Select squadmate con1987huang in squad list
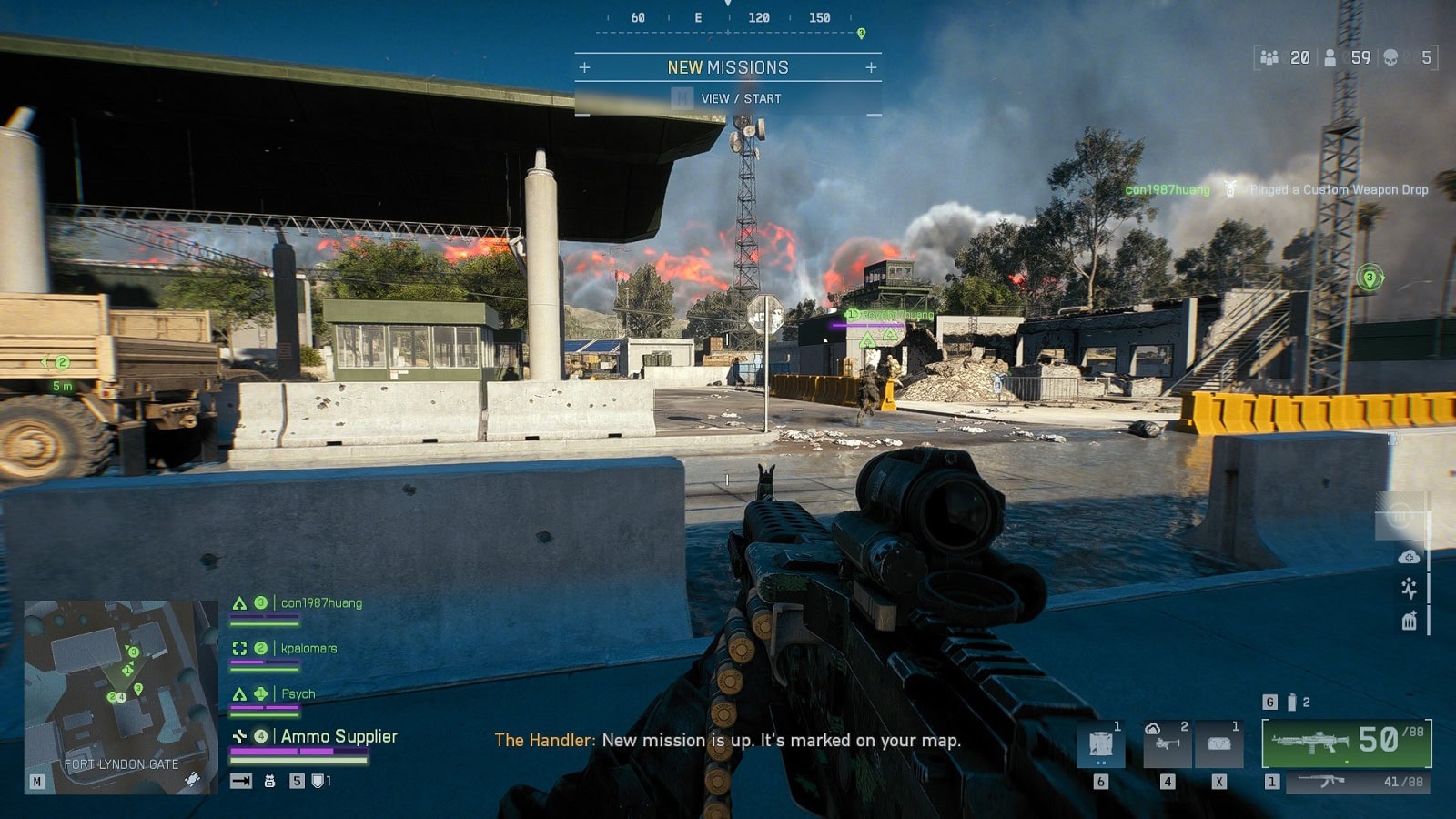Screen dimensions: 1456x819 (320, 603)
